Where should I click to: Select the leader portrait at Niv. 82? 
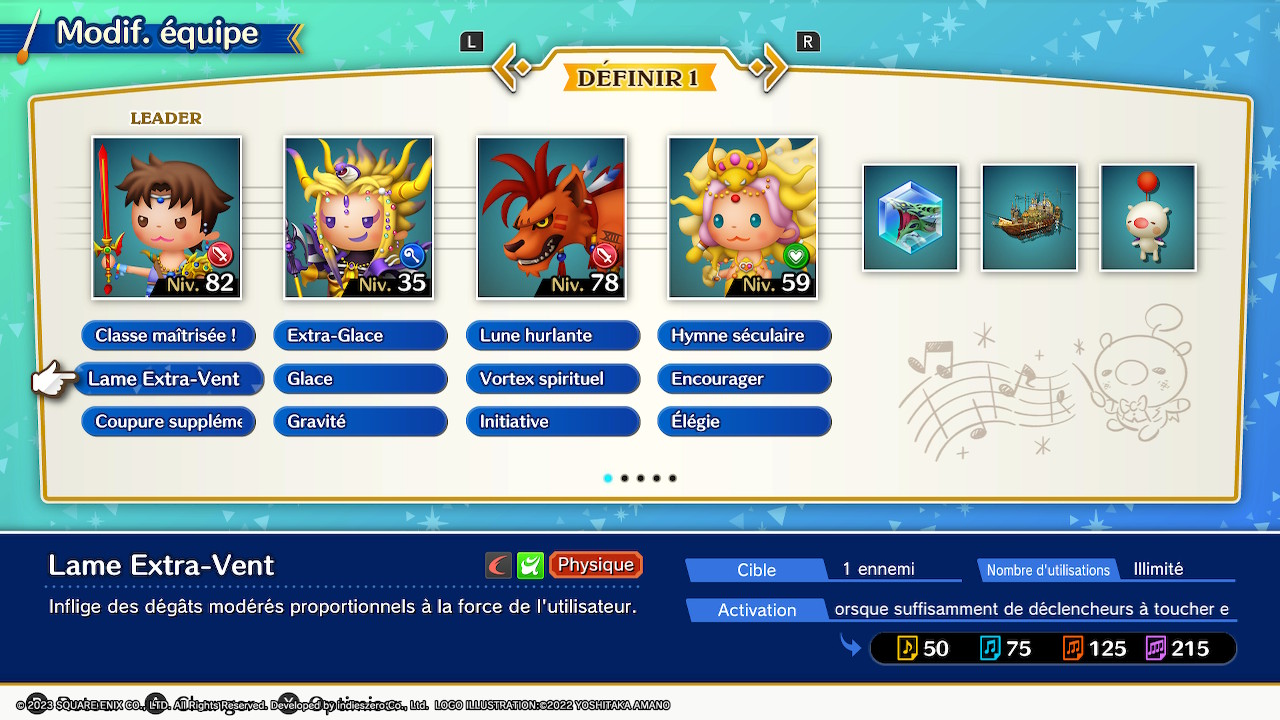click(167, 218)
